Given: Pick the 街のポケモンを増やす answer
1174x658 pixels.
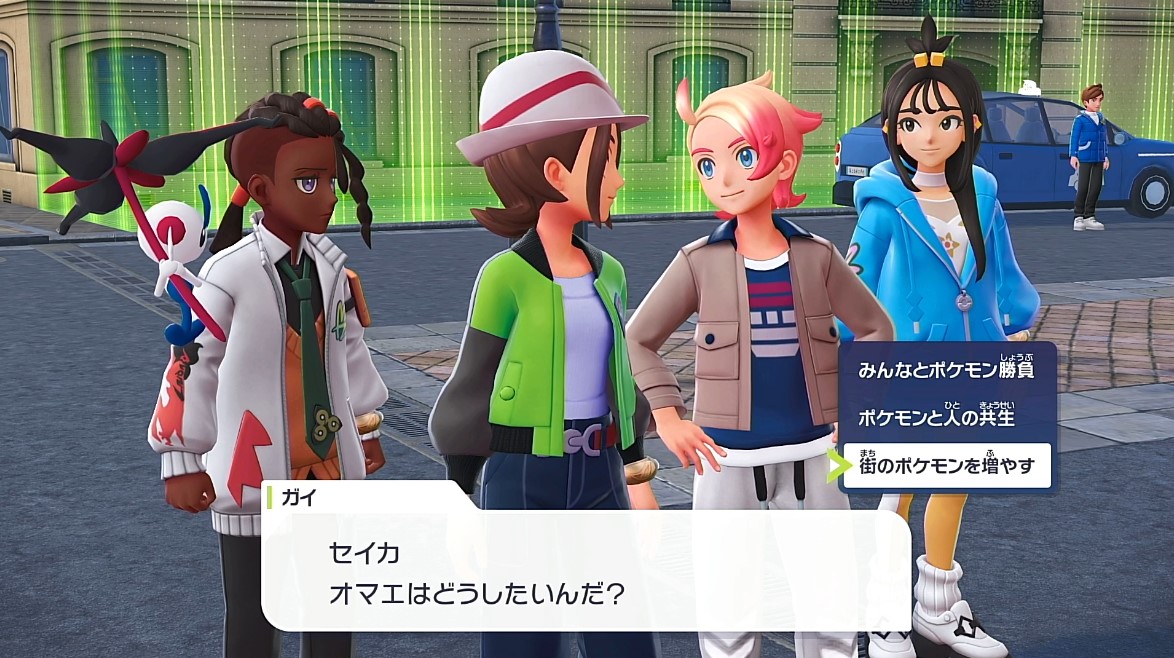Looking at the screenshot, I should coord(946,466).
